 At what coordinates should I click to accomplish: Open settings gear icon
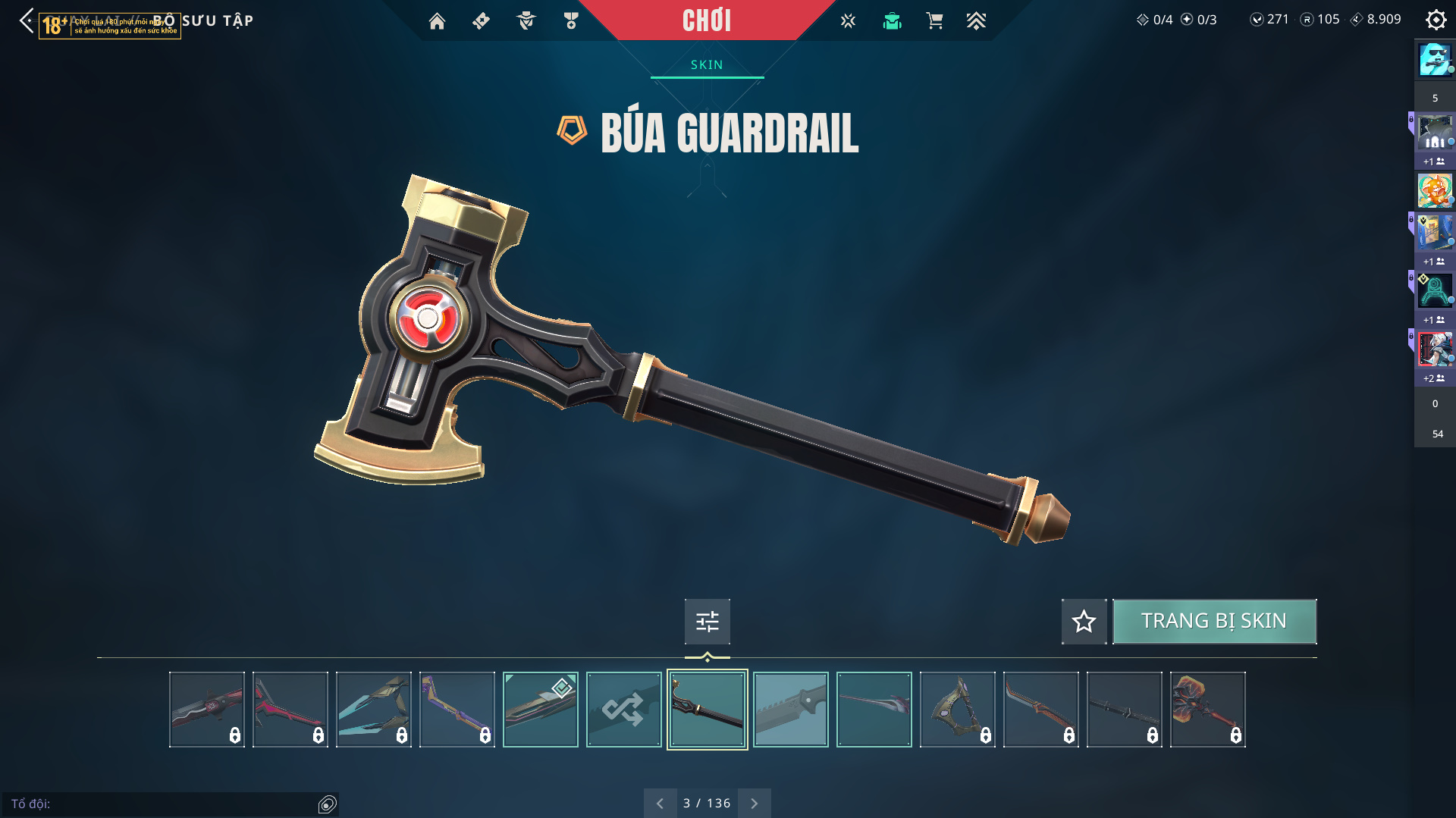tap(1436, 20)
